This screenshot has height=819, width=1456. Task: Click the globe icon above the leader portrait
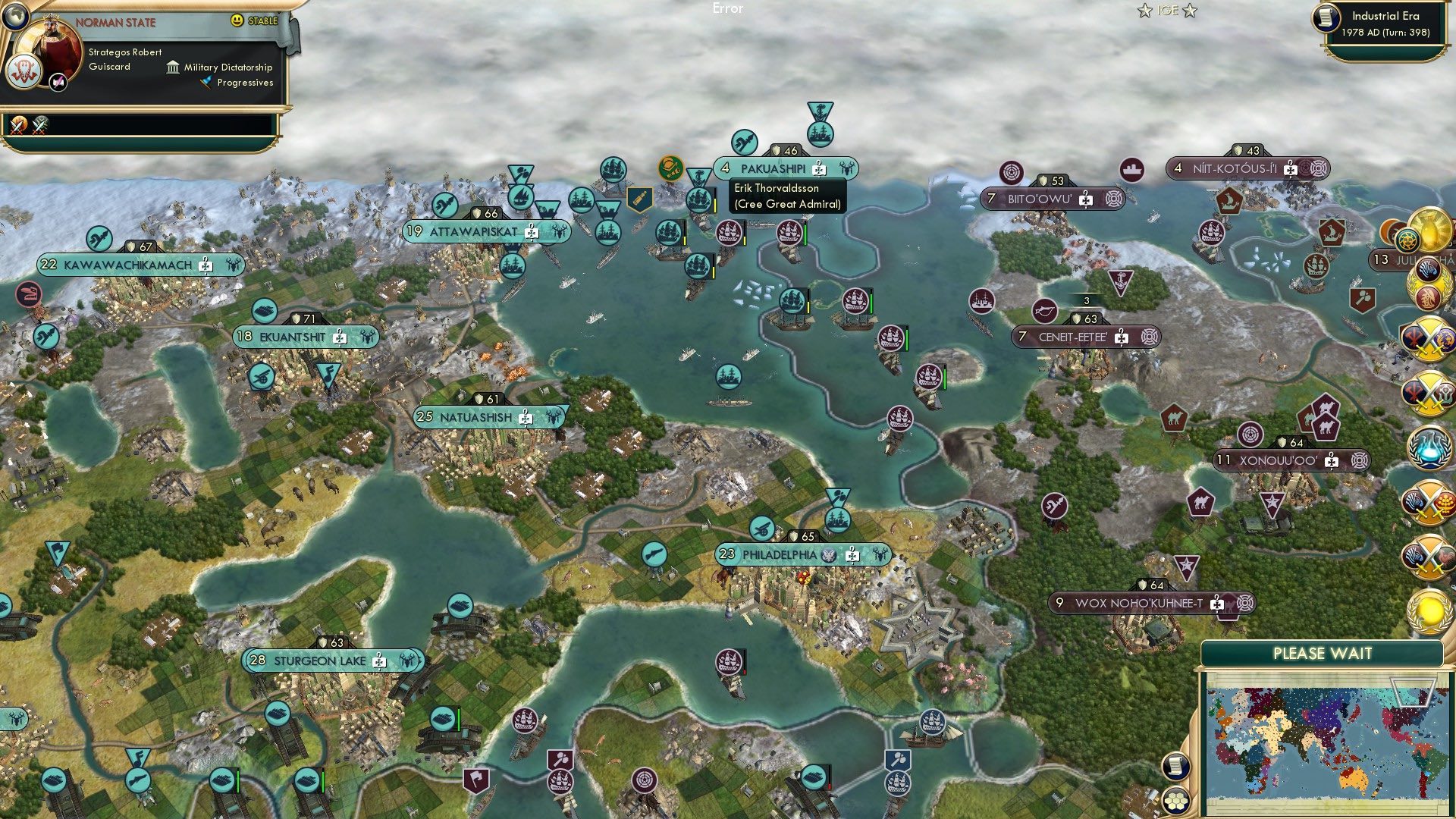pos(15,15)
